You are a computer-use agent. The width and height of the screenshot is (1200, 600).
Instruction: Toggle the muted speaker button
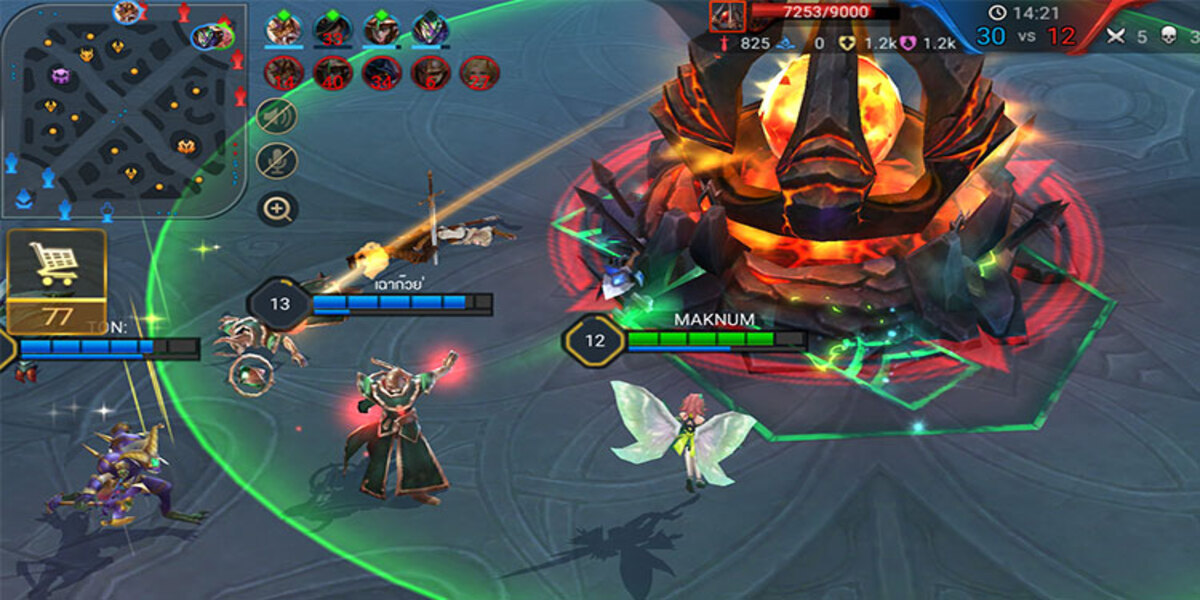tap(277, 115)
